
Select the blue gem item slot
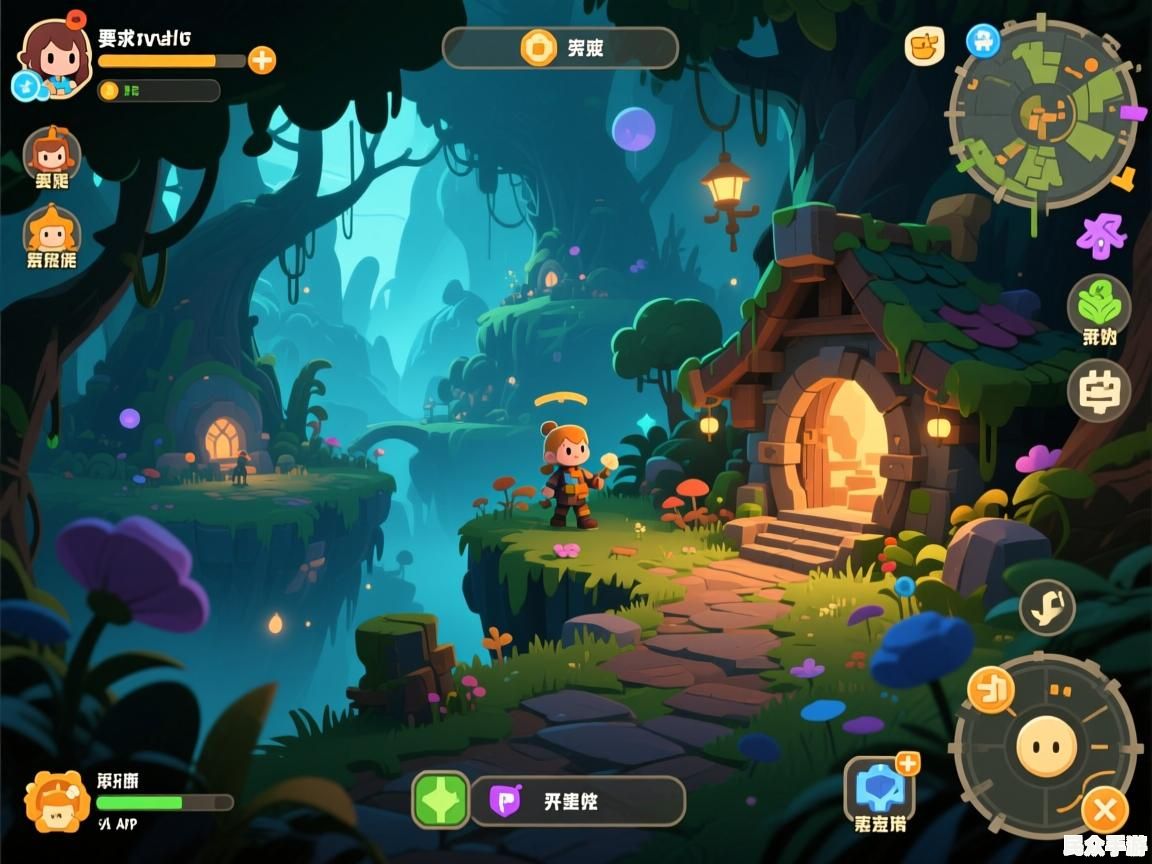pos(880,790)
